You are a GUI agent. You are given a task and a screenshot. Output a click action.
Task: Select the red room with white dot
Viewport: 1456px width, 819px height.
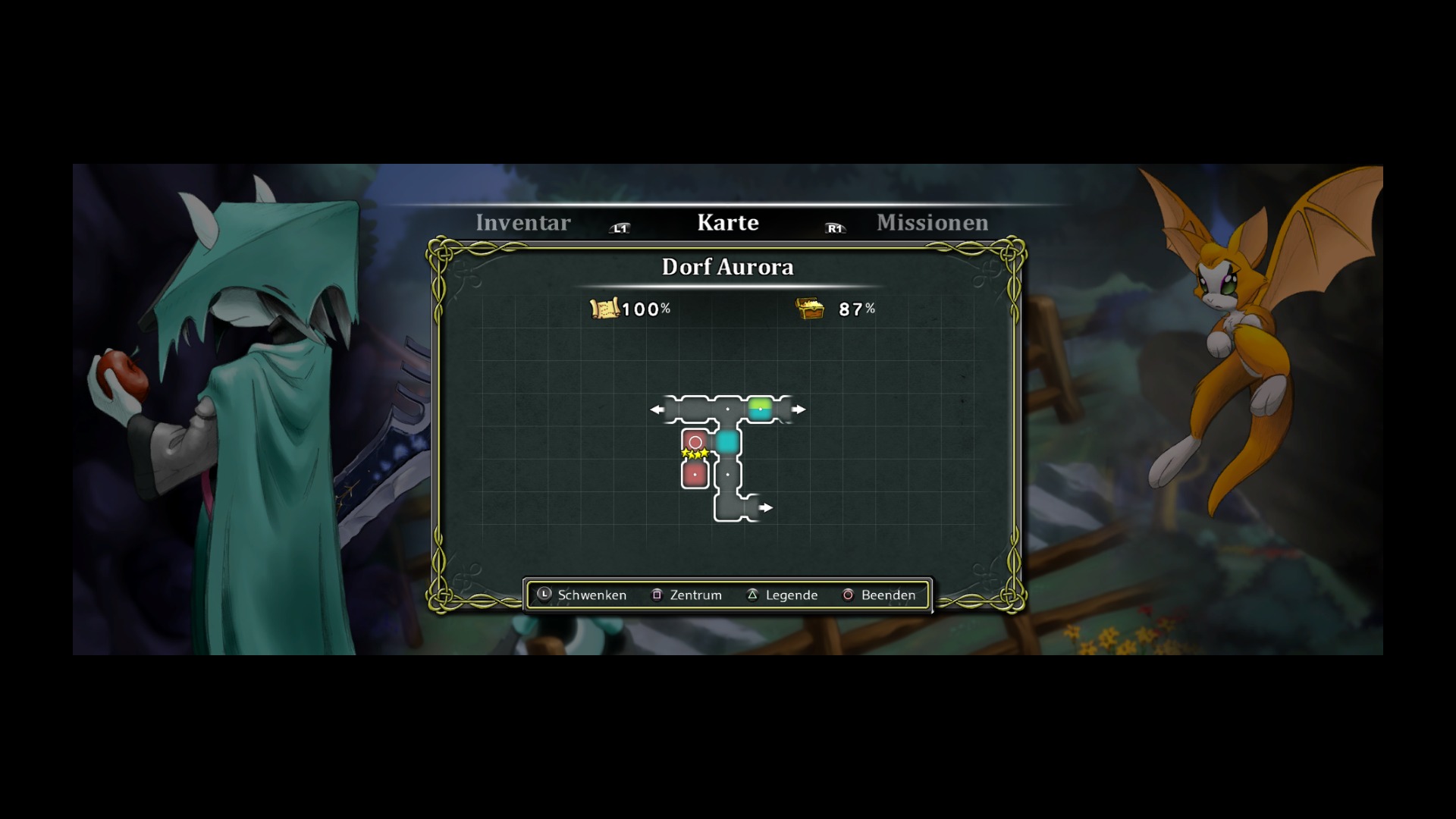click(695, 475)
